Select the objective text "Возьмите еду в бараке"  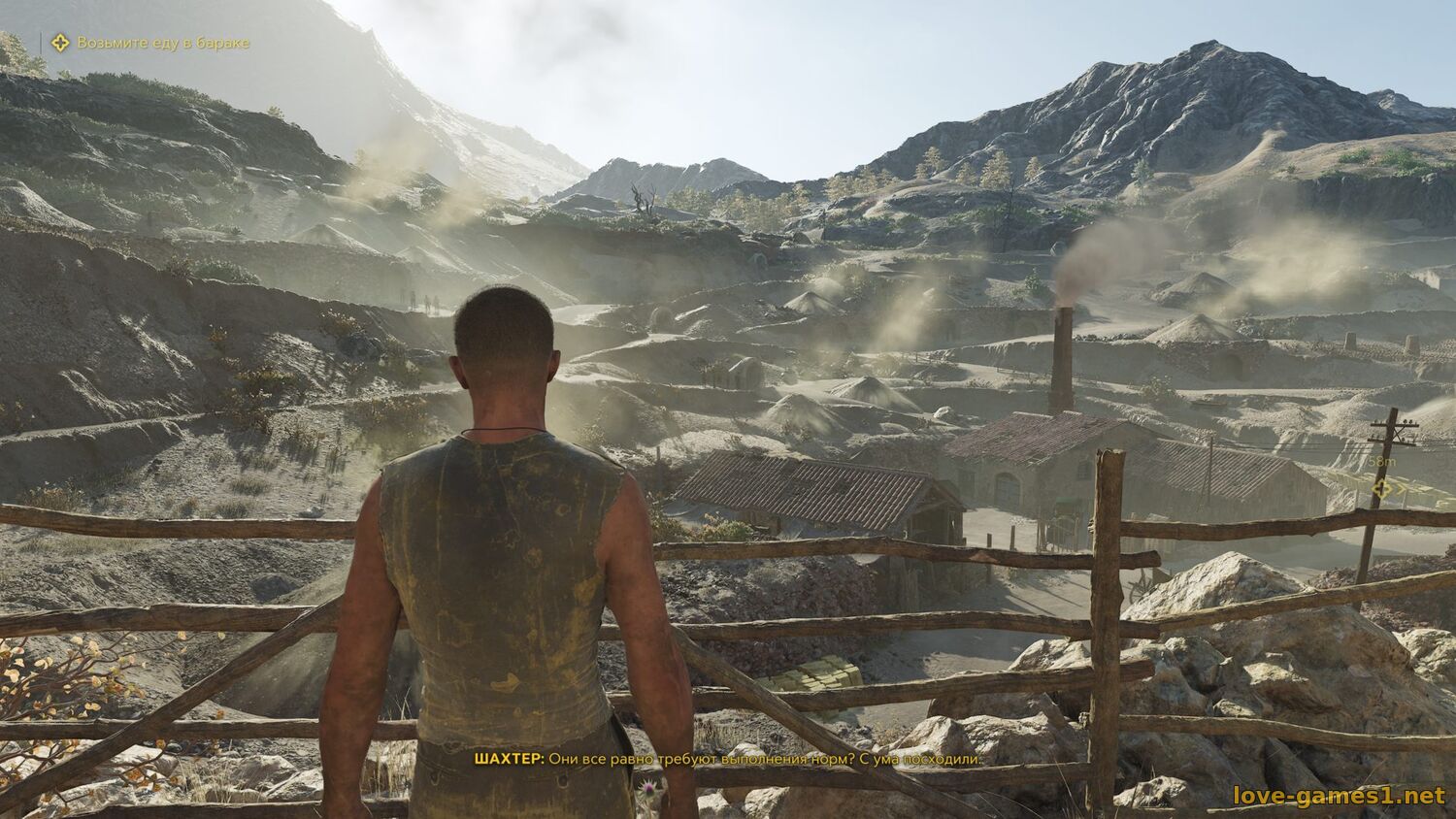(163, 43)
